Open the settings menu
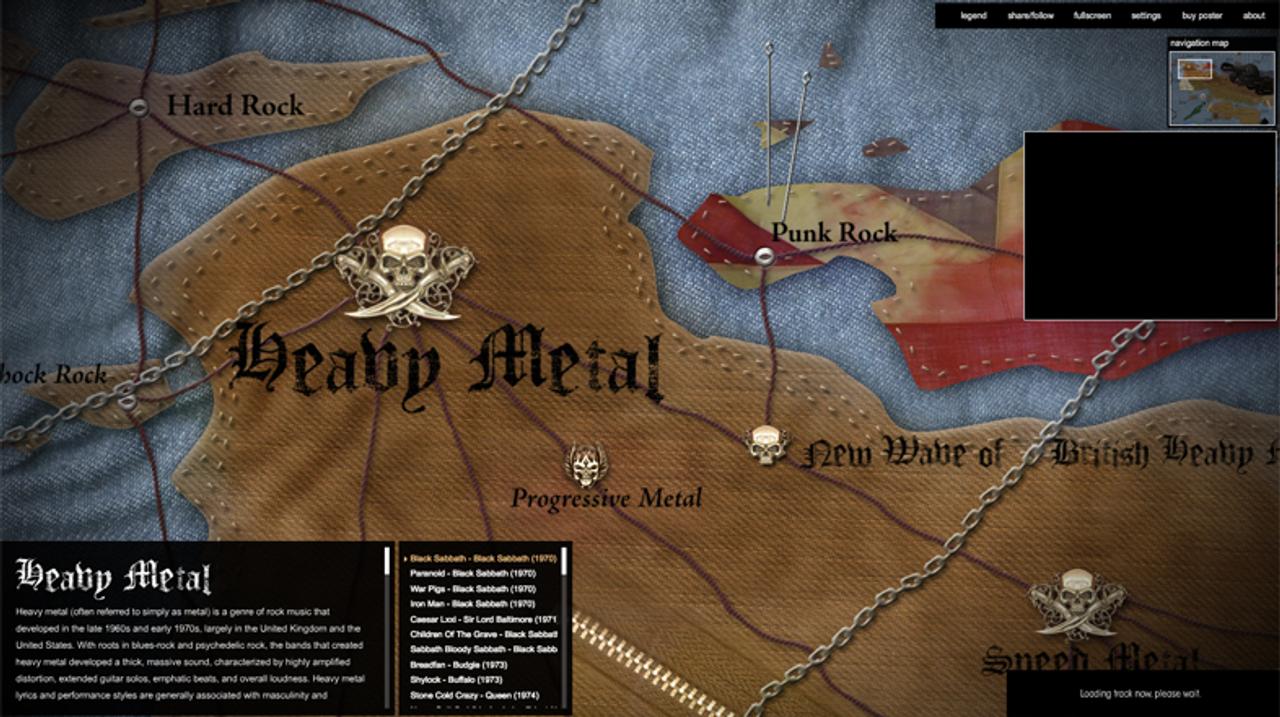Screen dimensions: 1280x717 pyautogui.click(x=1146, y=16)
